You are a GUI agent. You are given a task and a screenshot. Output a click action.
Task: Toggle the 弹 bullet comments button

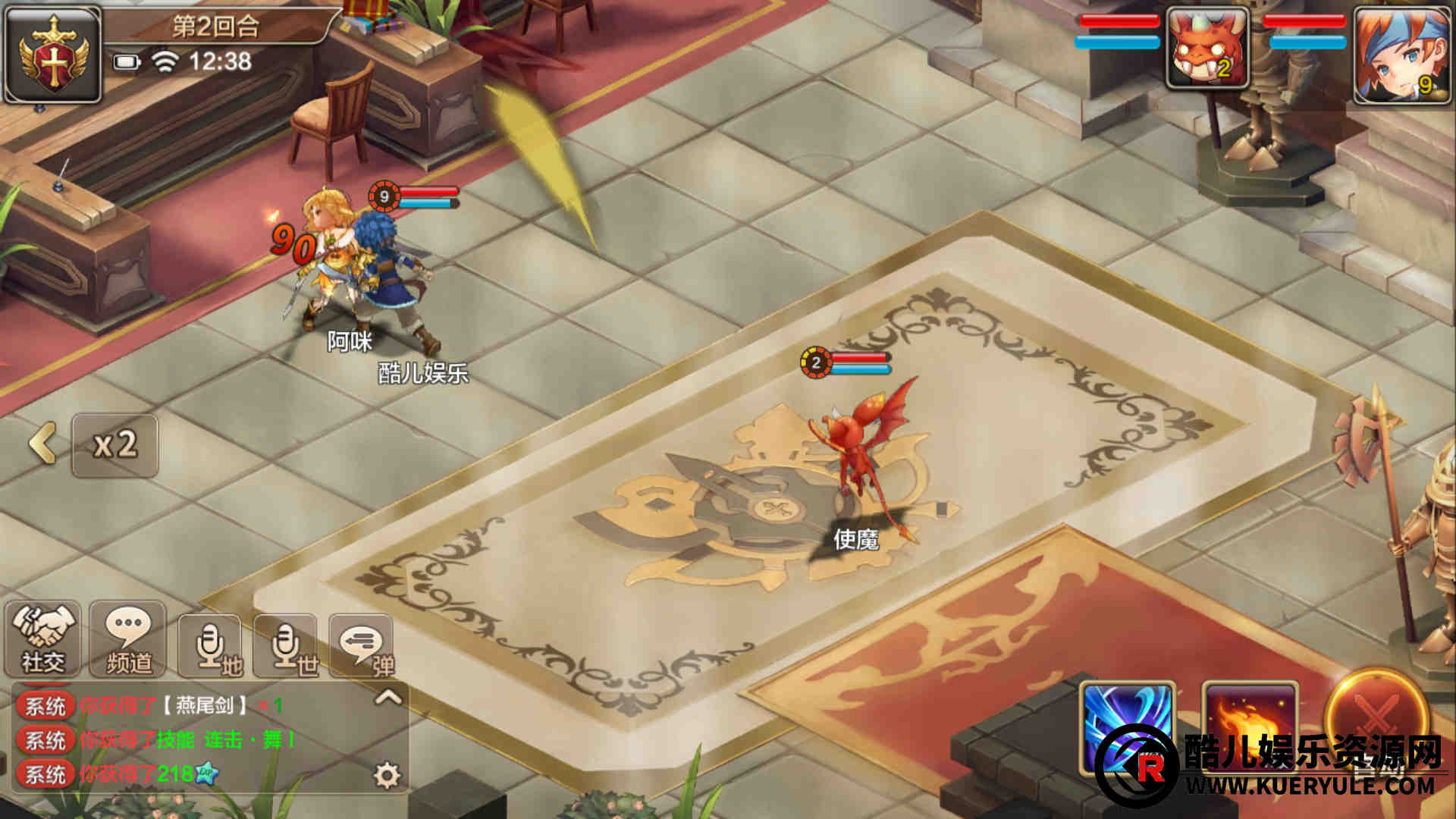[x=362, y=646]
